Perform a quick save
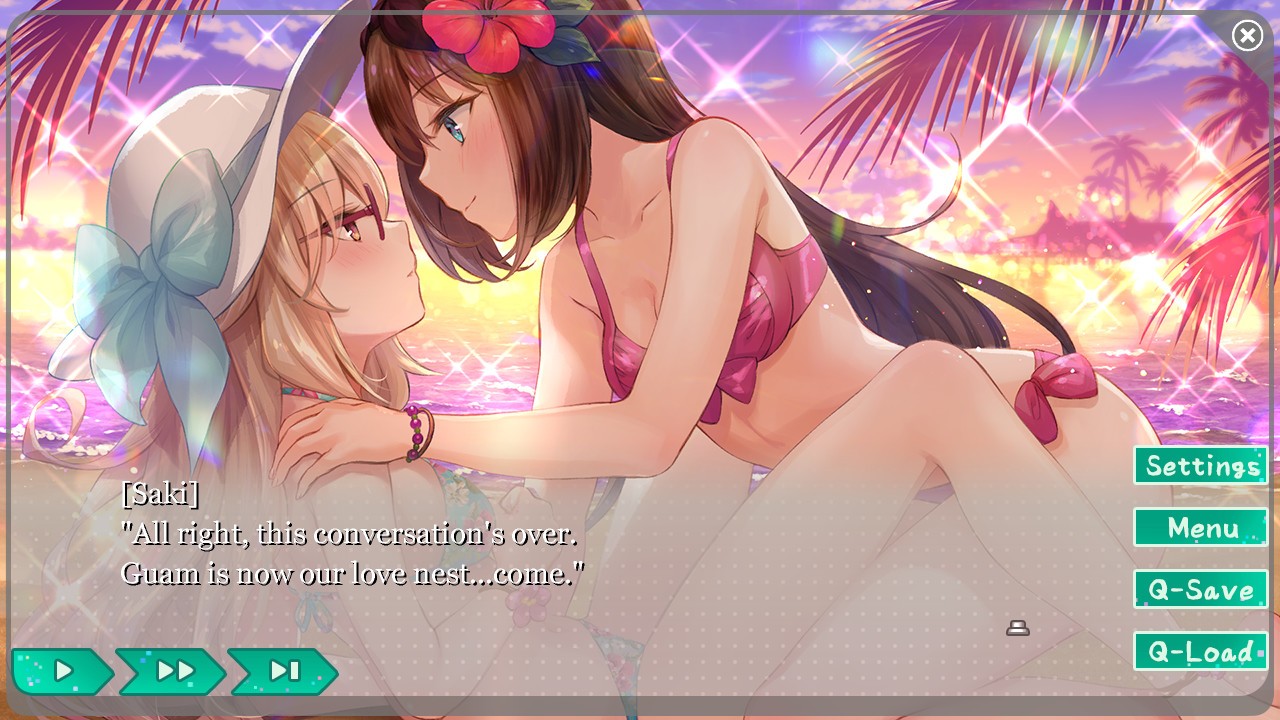 [1199, 590]
